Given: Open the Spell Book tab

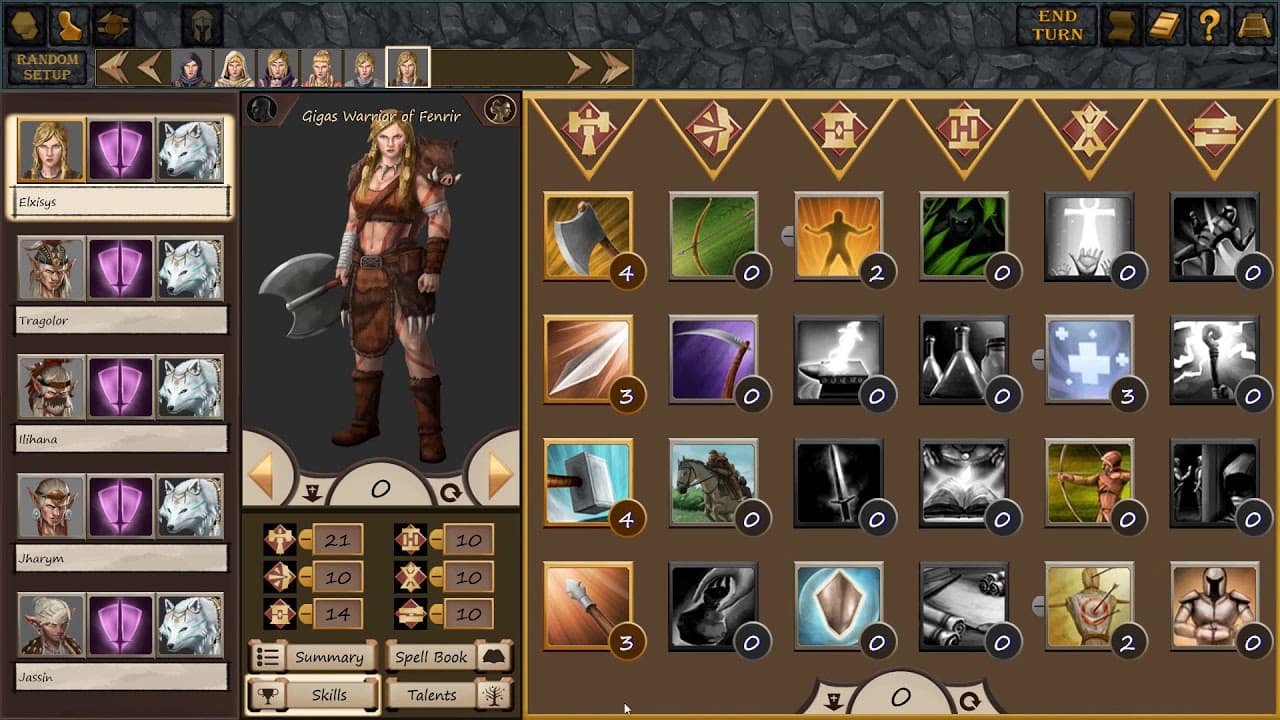Looking at the screenshot, I should (432, 657).
